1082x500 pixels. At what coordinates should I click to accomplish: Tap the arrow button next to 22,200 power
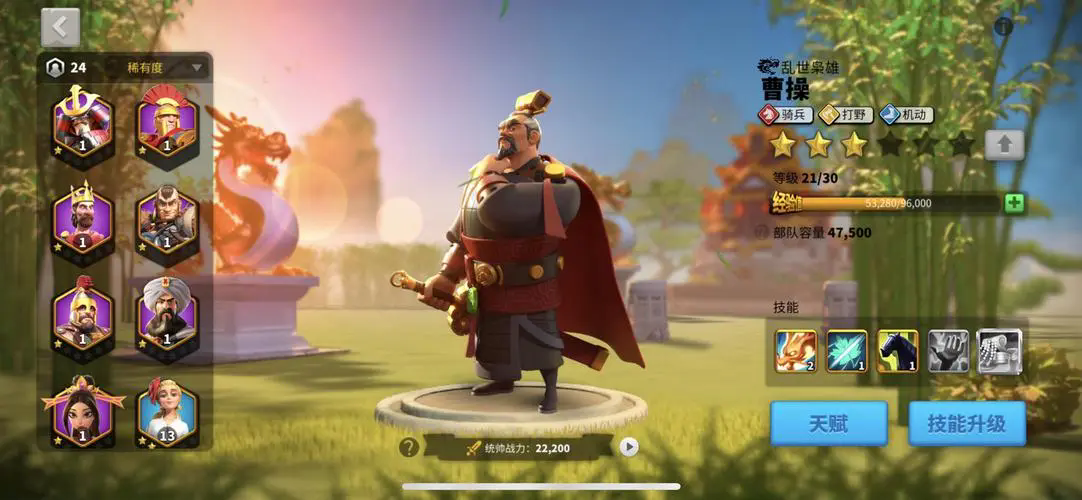[x=629, y=447]
